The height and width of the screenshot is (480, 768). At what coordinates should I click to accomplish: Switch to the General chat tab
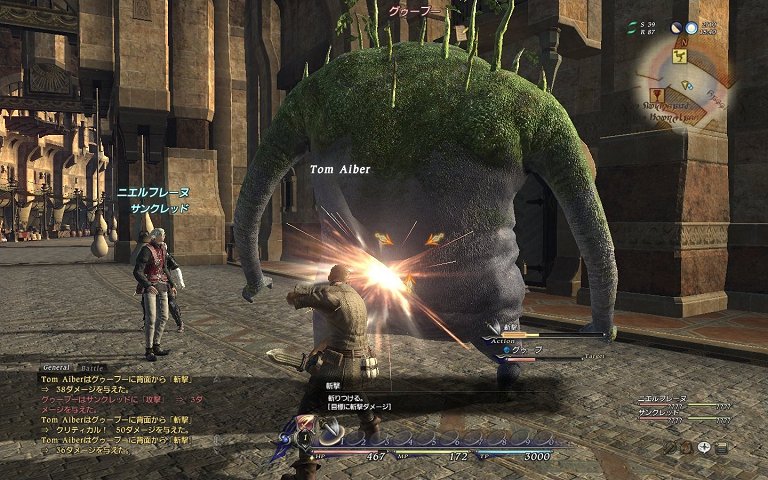coord(54,368)
